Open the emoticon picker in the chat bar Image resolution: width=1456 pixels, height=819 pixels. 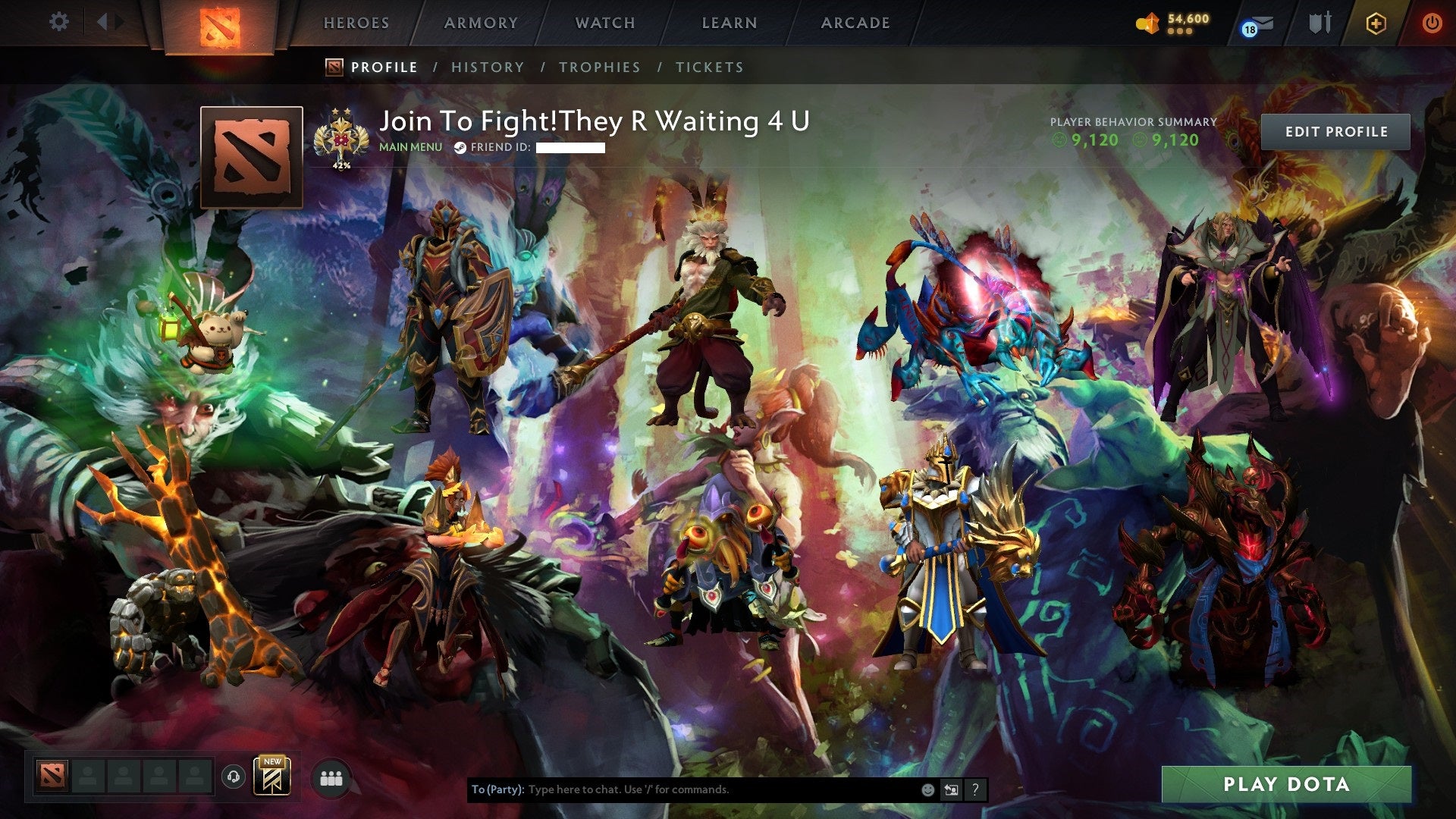tap(927, 789)
